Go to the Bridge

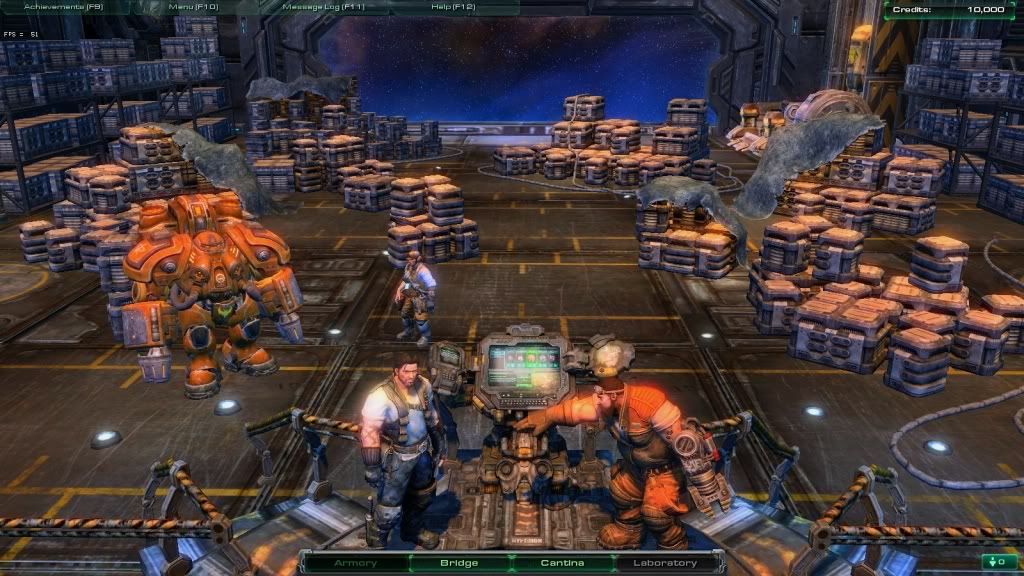(460, 563)
